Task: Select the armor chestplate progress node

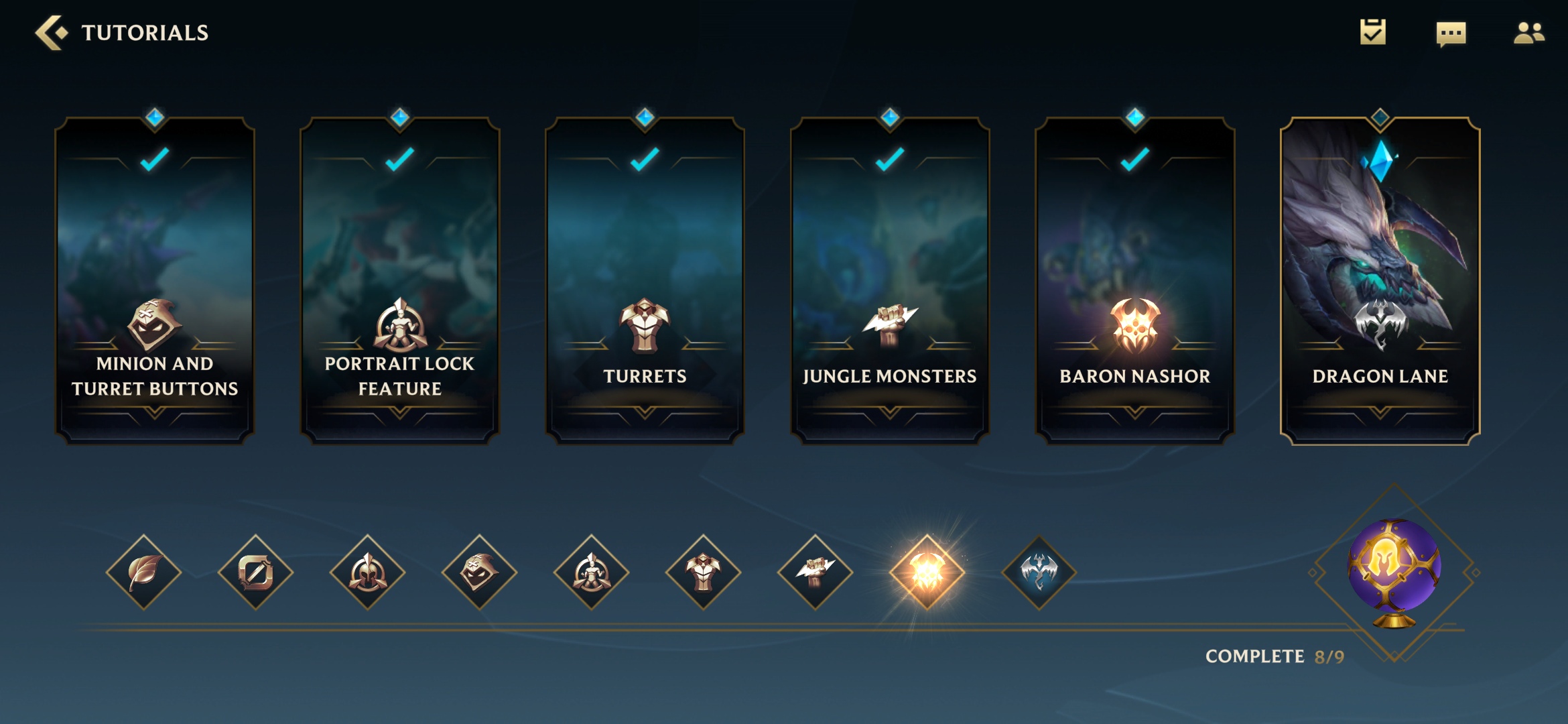Action: pyautogui.click(x=704, y=572)
